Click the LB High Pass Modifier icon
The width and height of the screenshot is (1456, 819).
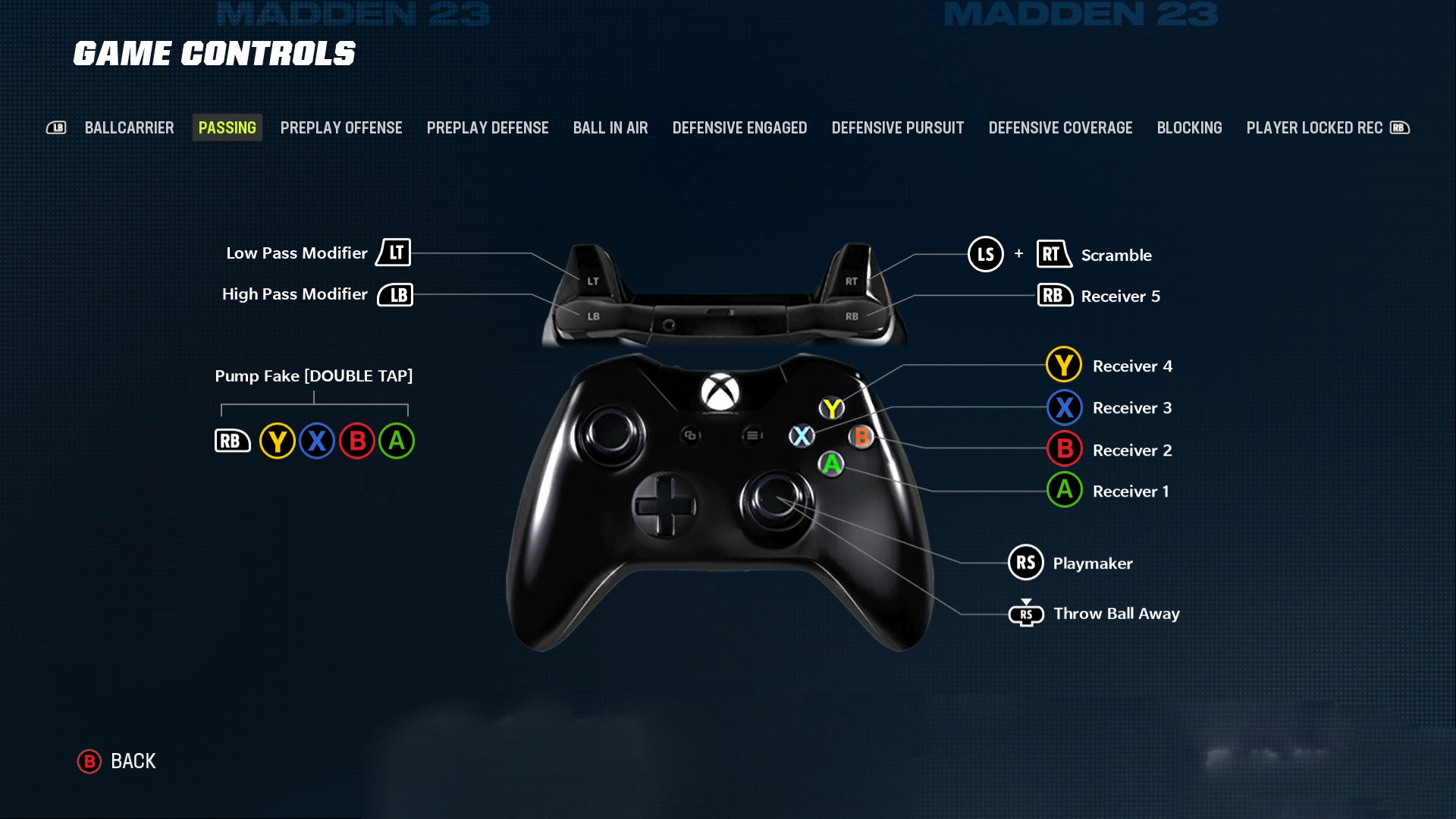[395, 294]
